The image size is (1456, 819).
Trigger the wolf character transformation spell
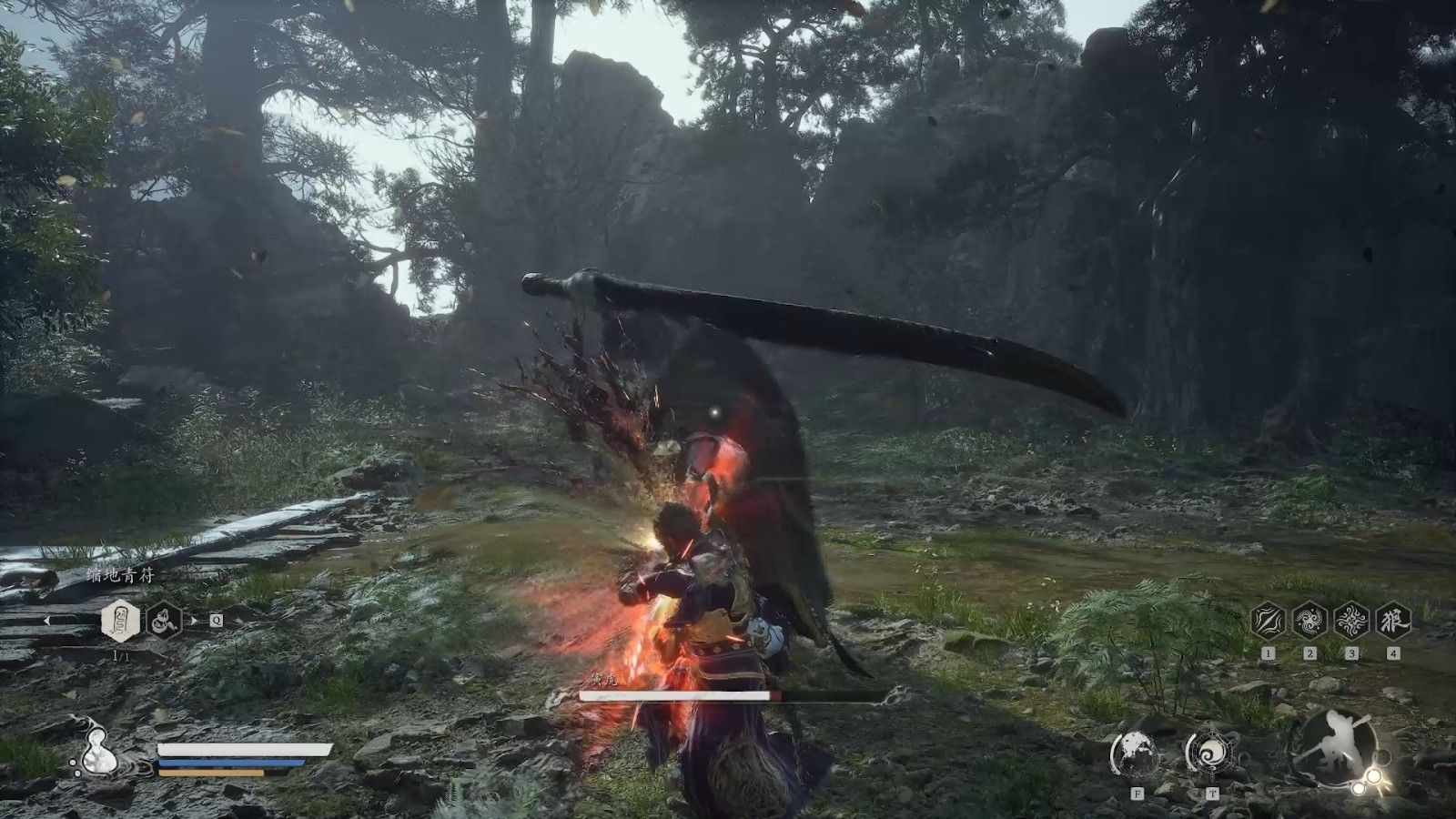click(x=1393, y=621)
